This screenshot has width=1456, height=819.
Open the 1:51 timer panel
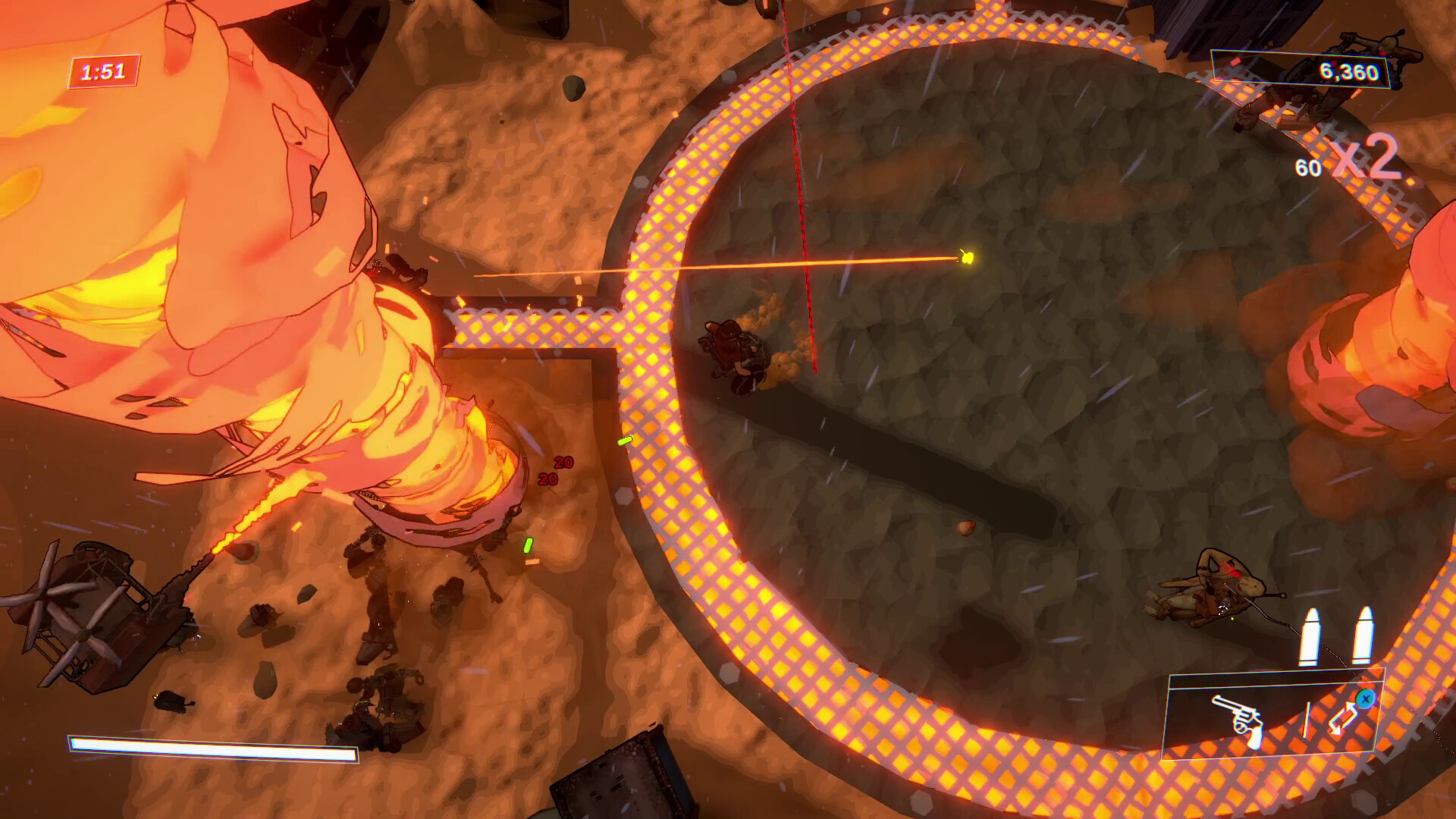[102, 70]
